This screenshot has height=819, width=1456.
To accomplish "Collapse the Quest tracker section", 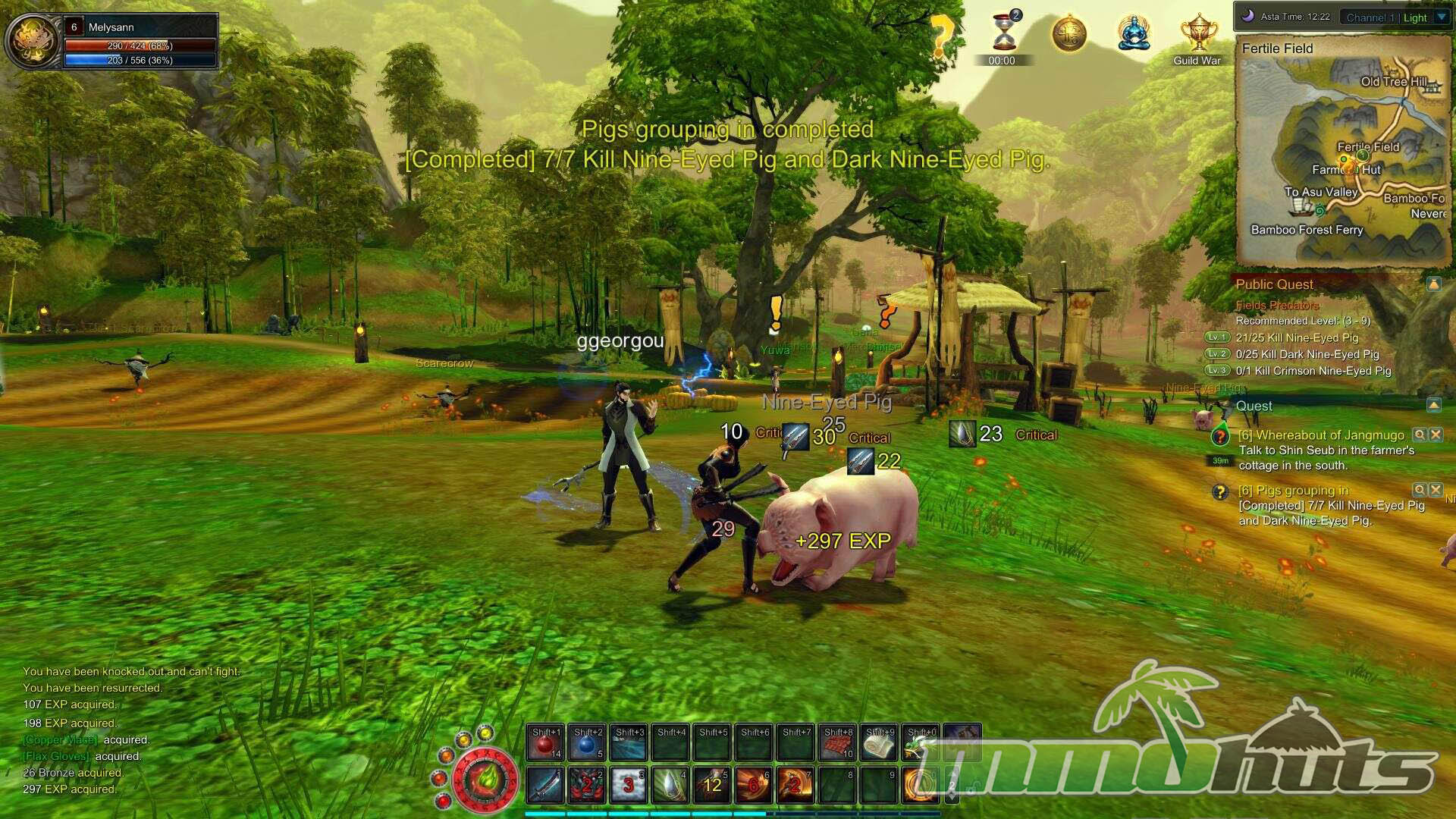I will point(1433,406).
